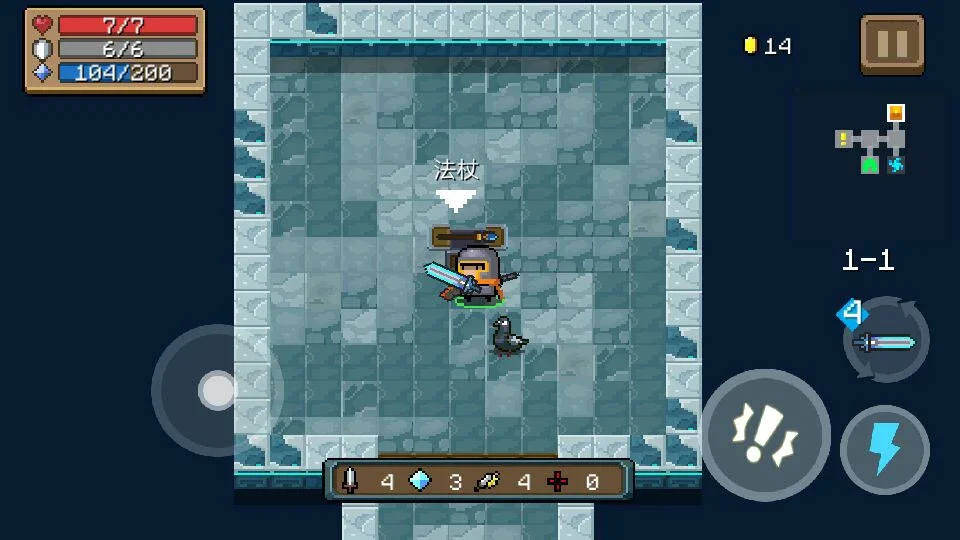
Task: Activate the lightning bolt skill
Action: [884, 450]
